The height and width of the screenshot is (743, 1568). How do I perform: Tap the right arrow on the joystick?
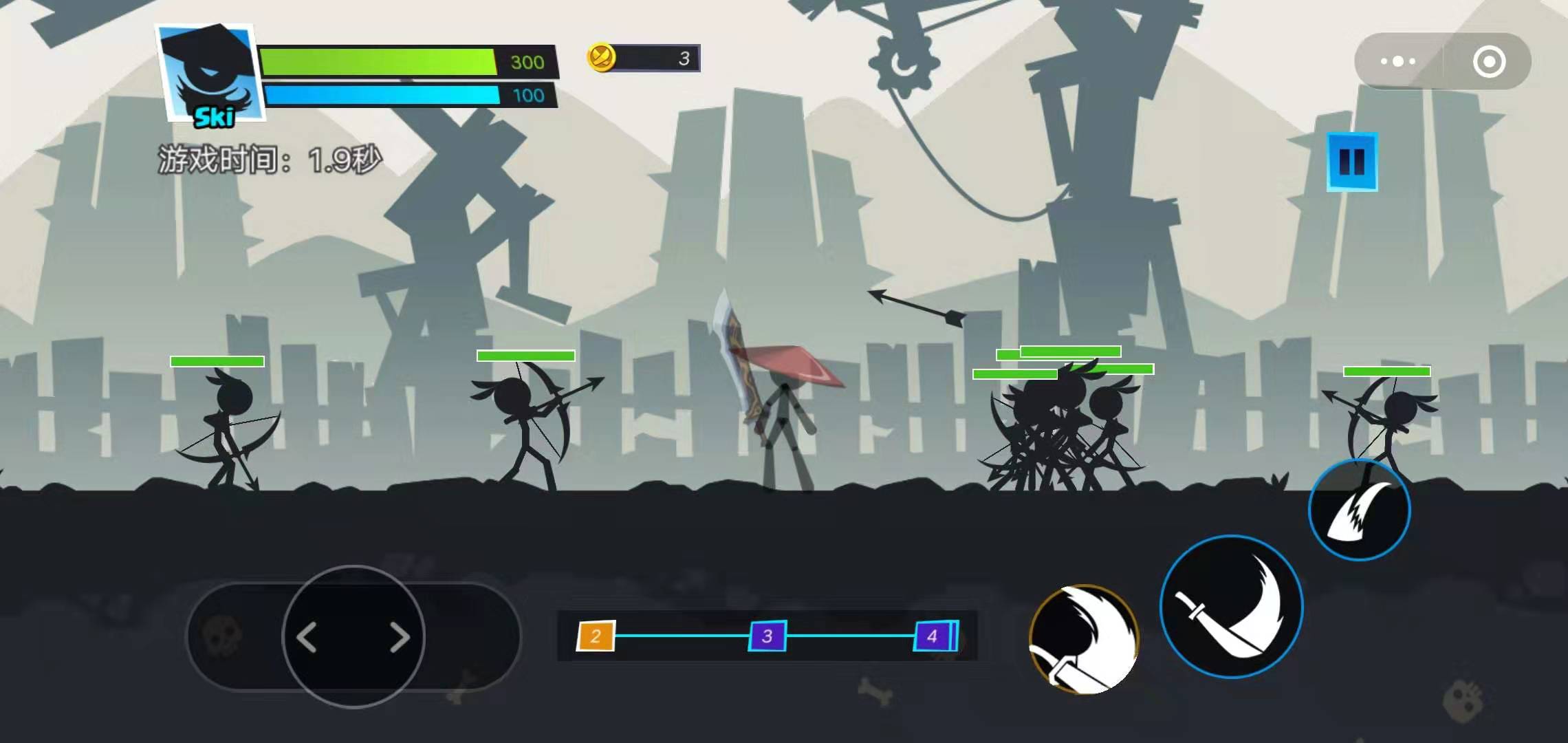coord(400,637)
